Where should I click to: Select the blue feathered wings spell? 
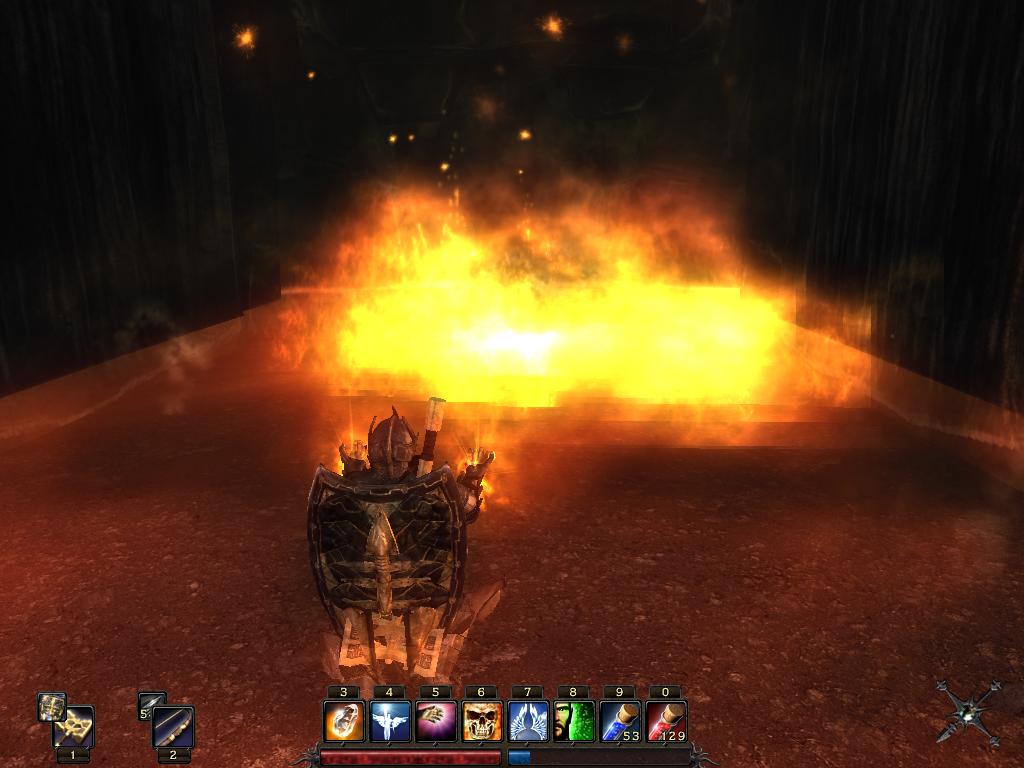(x=528, y=721)
